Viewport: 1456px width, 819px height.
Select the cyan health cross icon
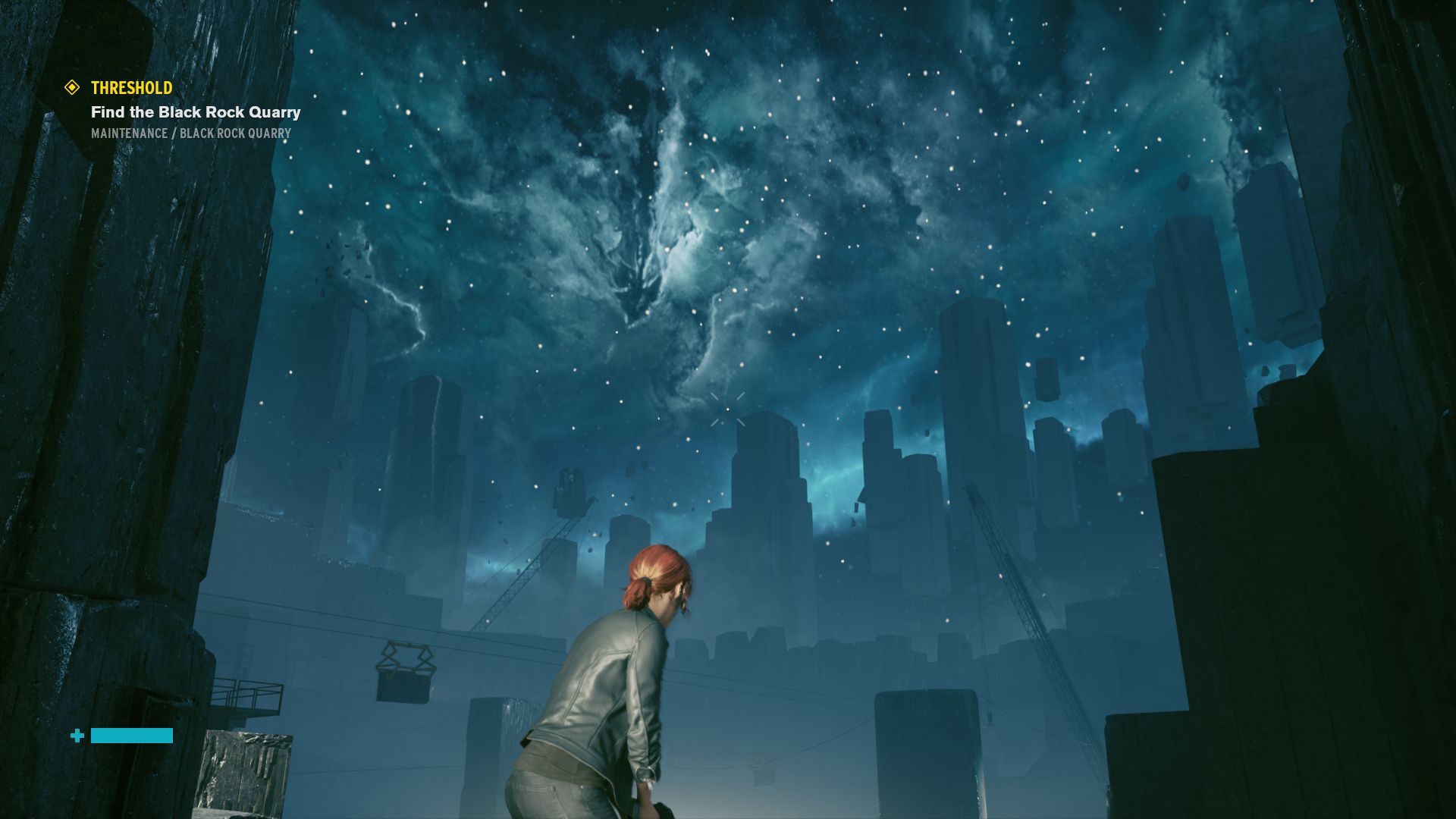pyautogui.click(x=77, y=735)
